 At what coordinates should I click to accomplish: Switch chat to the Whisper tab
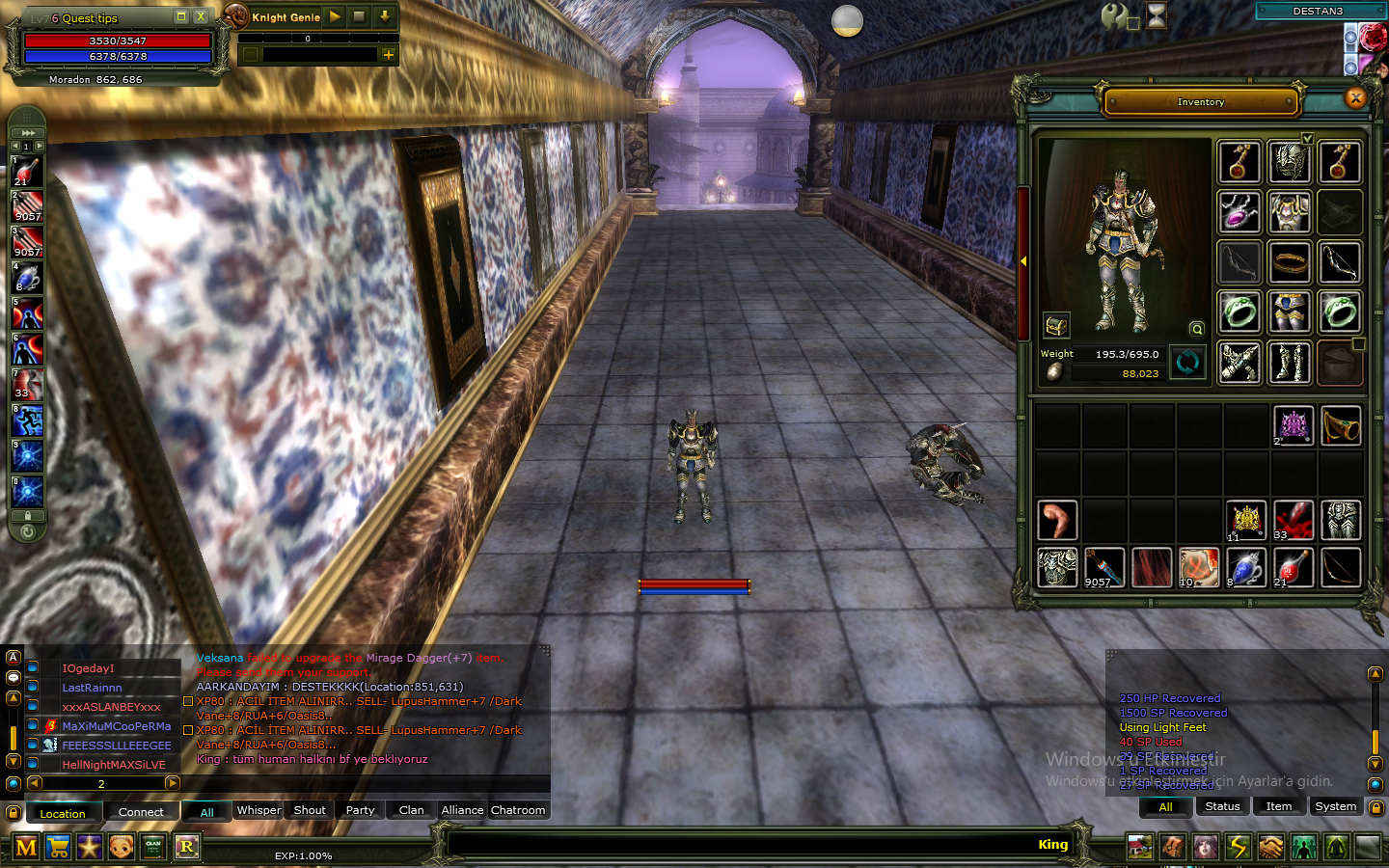click(259, 810)
